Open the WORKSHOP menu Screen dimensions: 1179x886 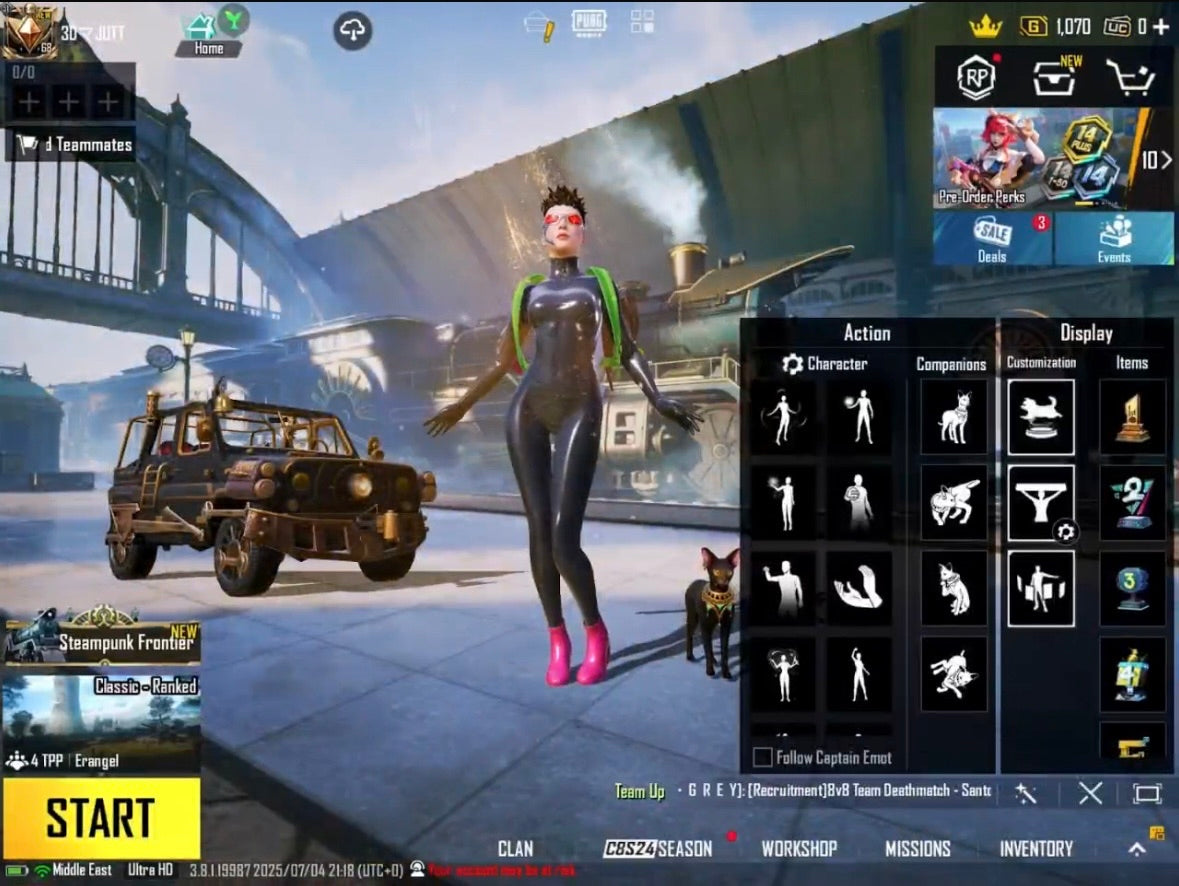(799, 849)
